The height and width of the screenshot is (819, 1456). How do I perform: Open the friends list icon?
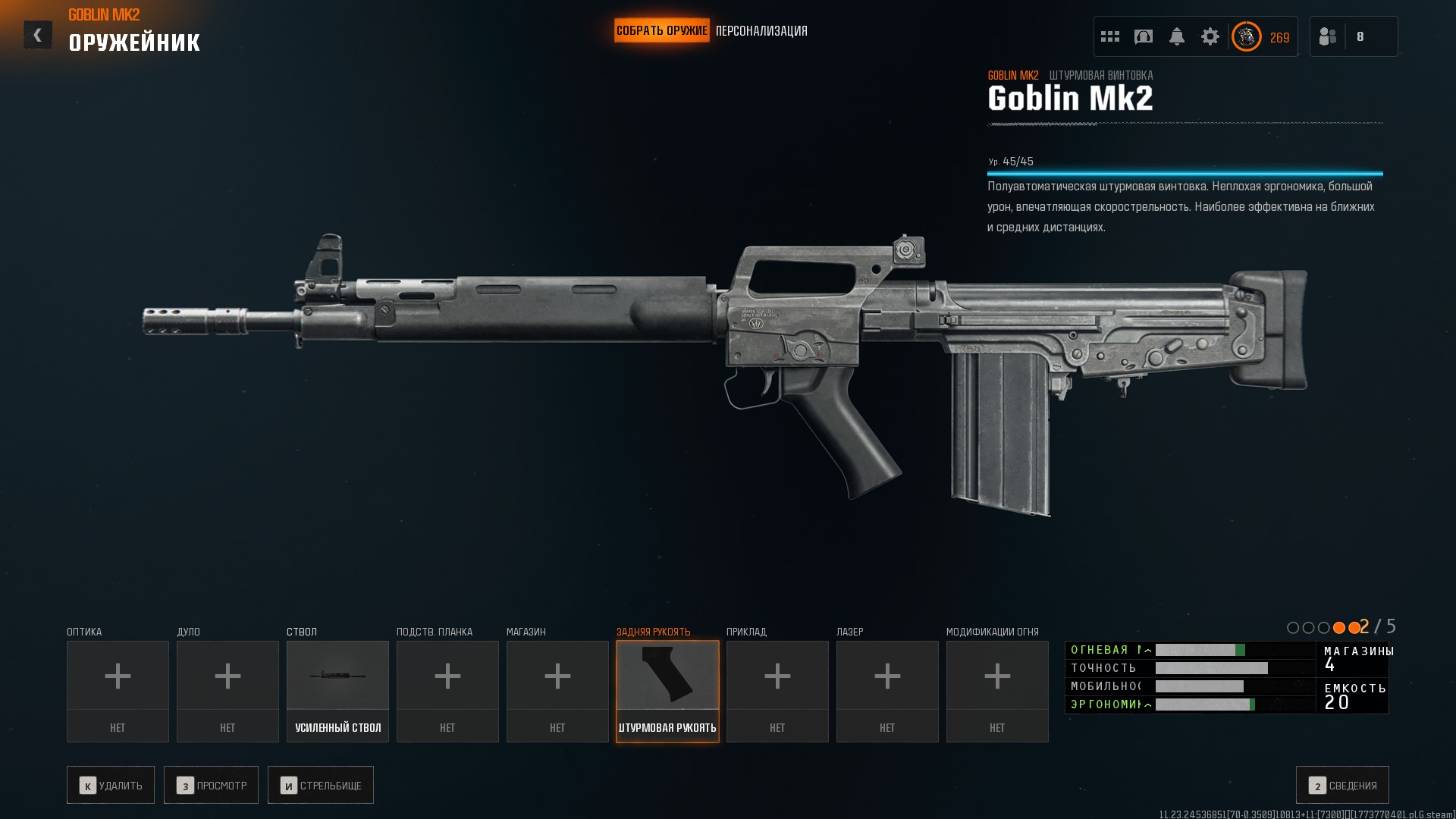point(1328,36)
